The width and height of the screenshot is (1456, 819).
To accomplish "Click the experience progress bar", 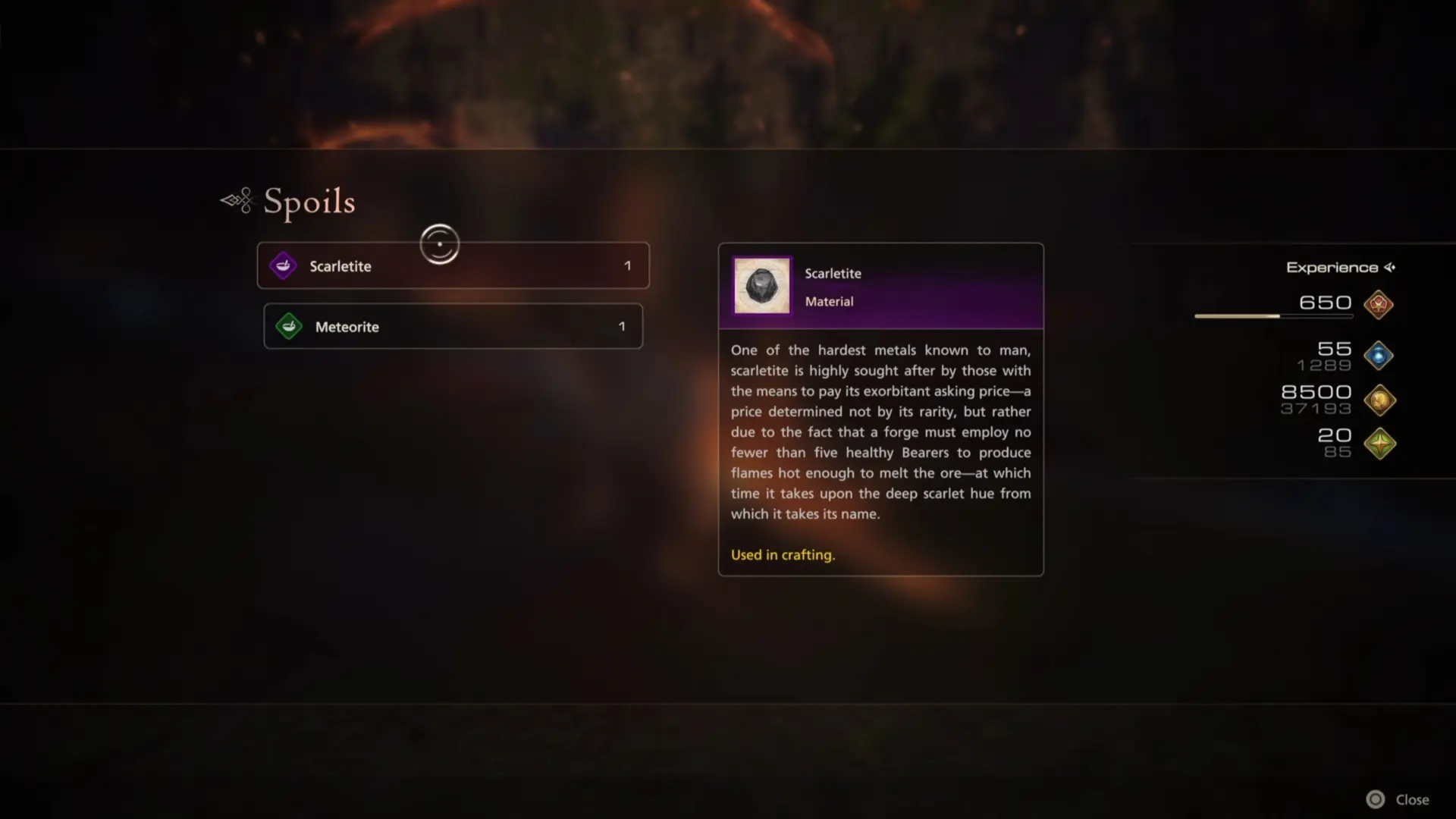I will click(1272, 316).
